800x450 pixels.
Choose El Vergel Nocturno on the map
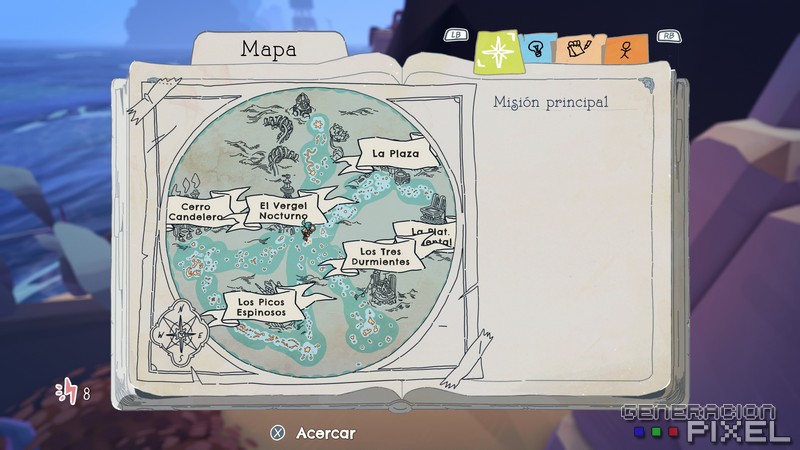coord(280,208)
